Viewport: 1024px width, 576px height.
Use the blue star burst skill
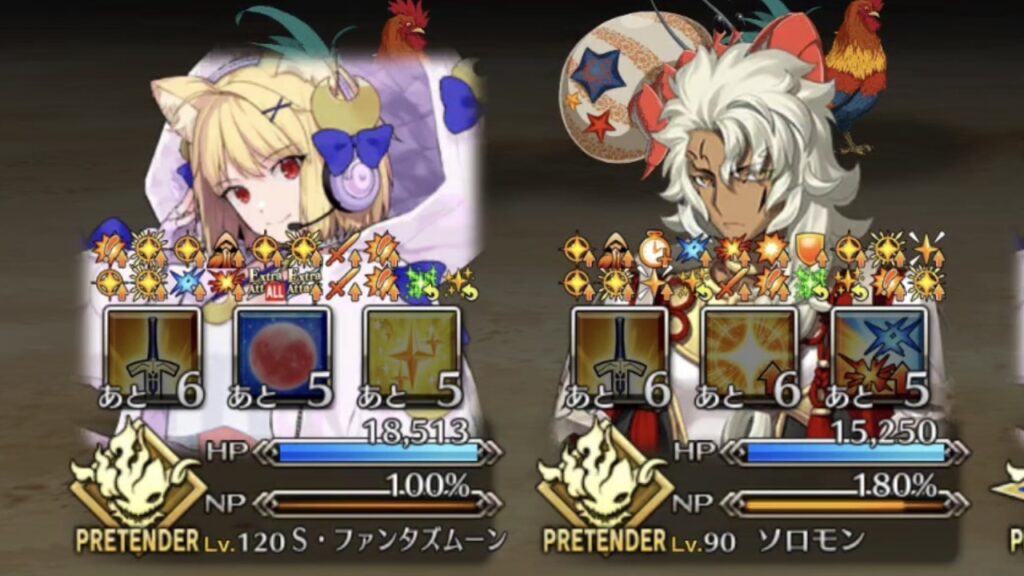pyautogui.click(x=878, y=357)
